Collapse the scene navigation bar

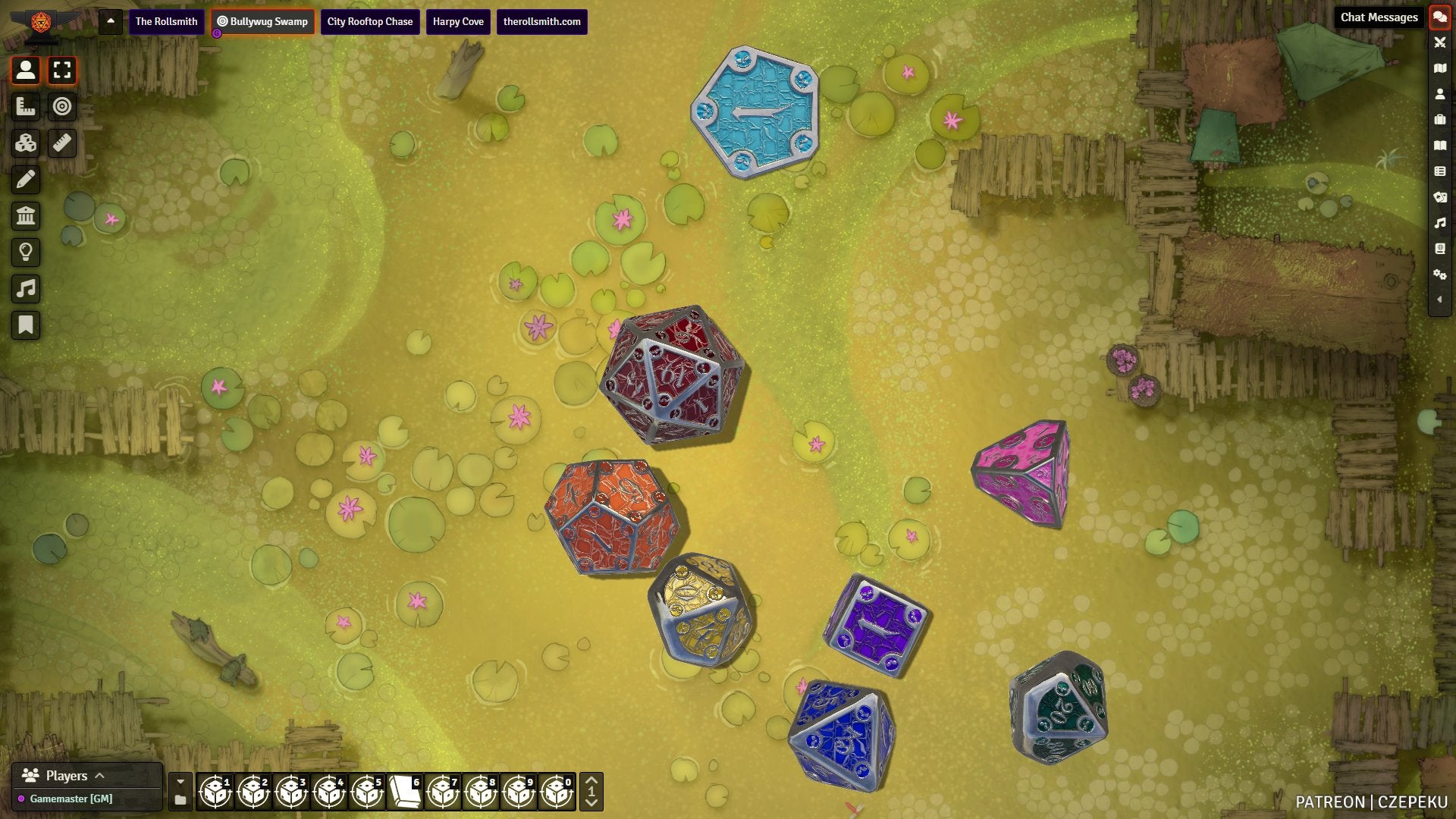[x=111, y=21]
